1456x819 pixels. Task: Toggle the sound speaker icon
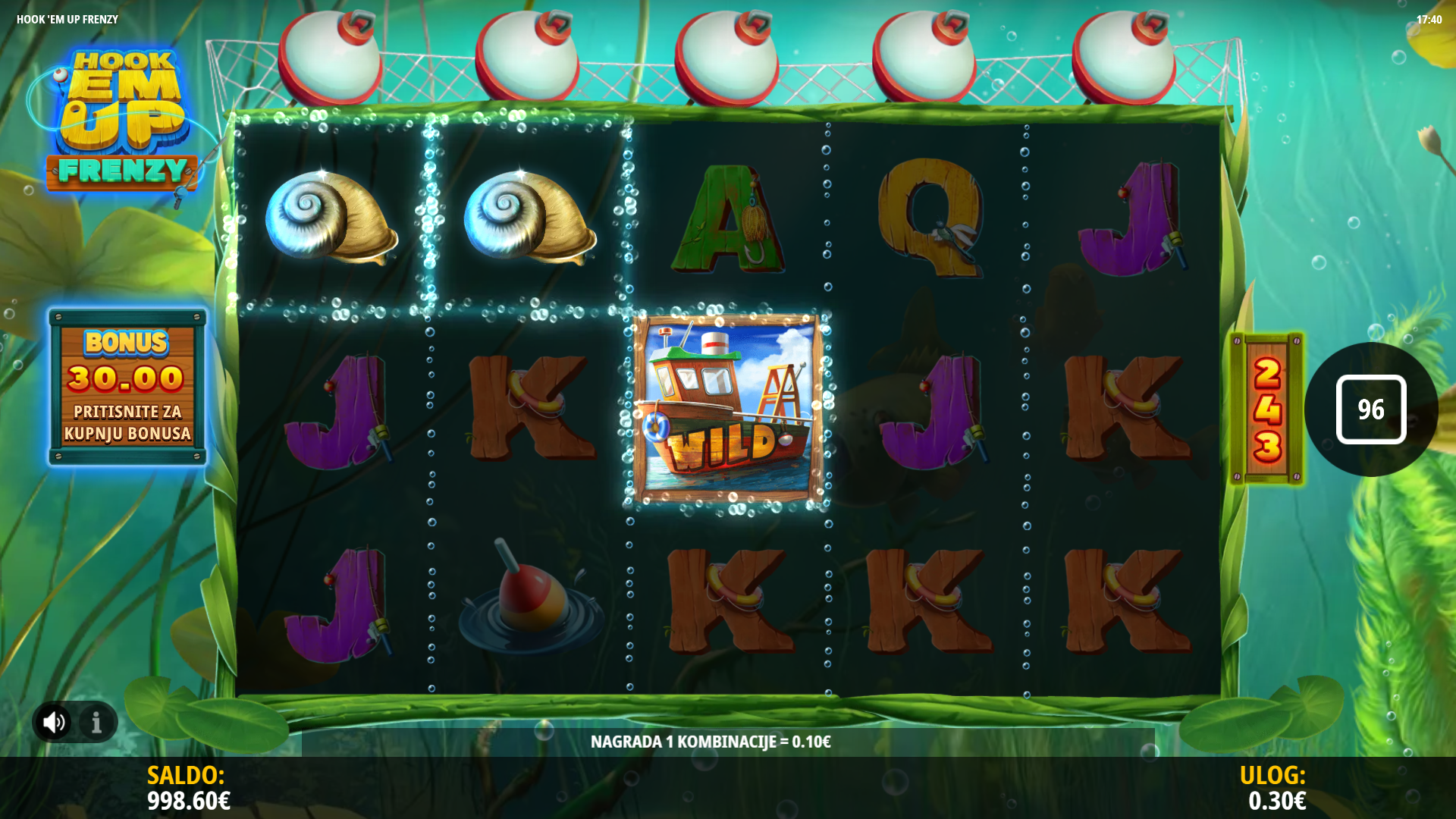54,722
